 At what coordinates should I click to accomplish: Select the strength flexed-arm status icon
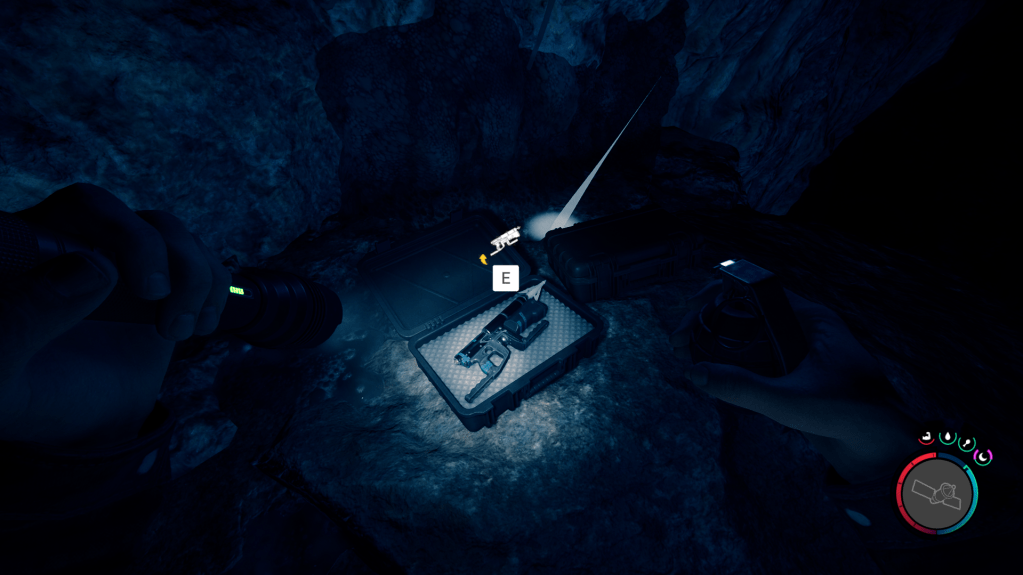926,436
